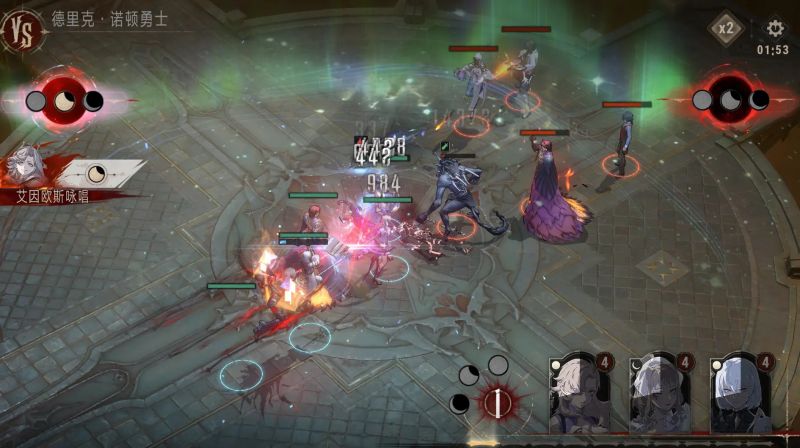Open the gear settings menu
This screenshot has width=800, height=448.
pyautogui.click(x=775, y=29)
